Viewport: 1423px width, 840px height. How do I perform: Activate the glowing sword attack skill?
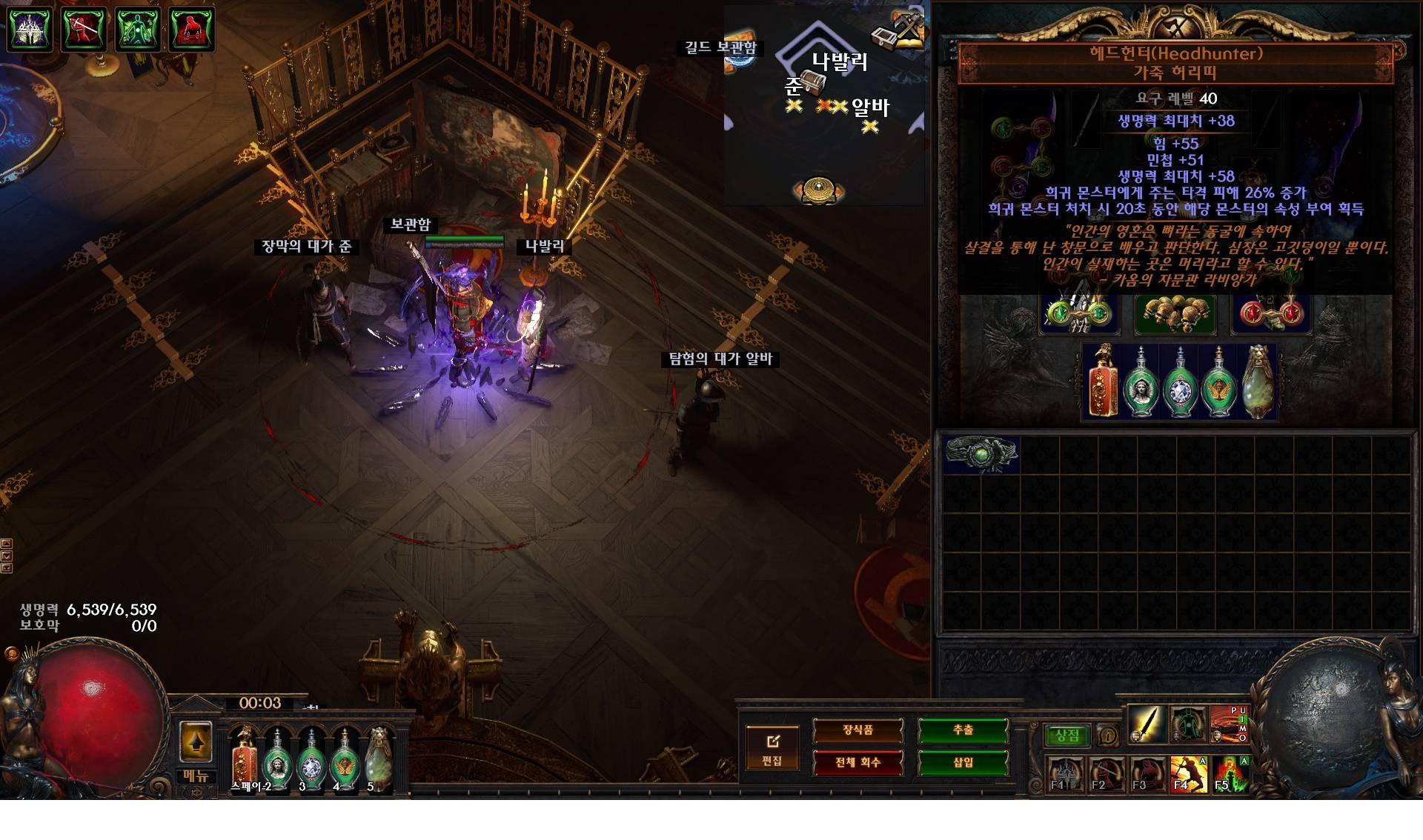tap(1146, 724)
